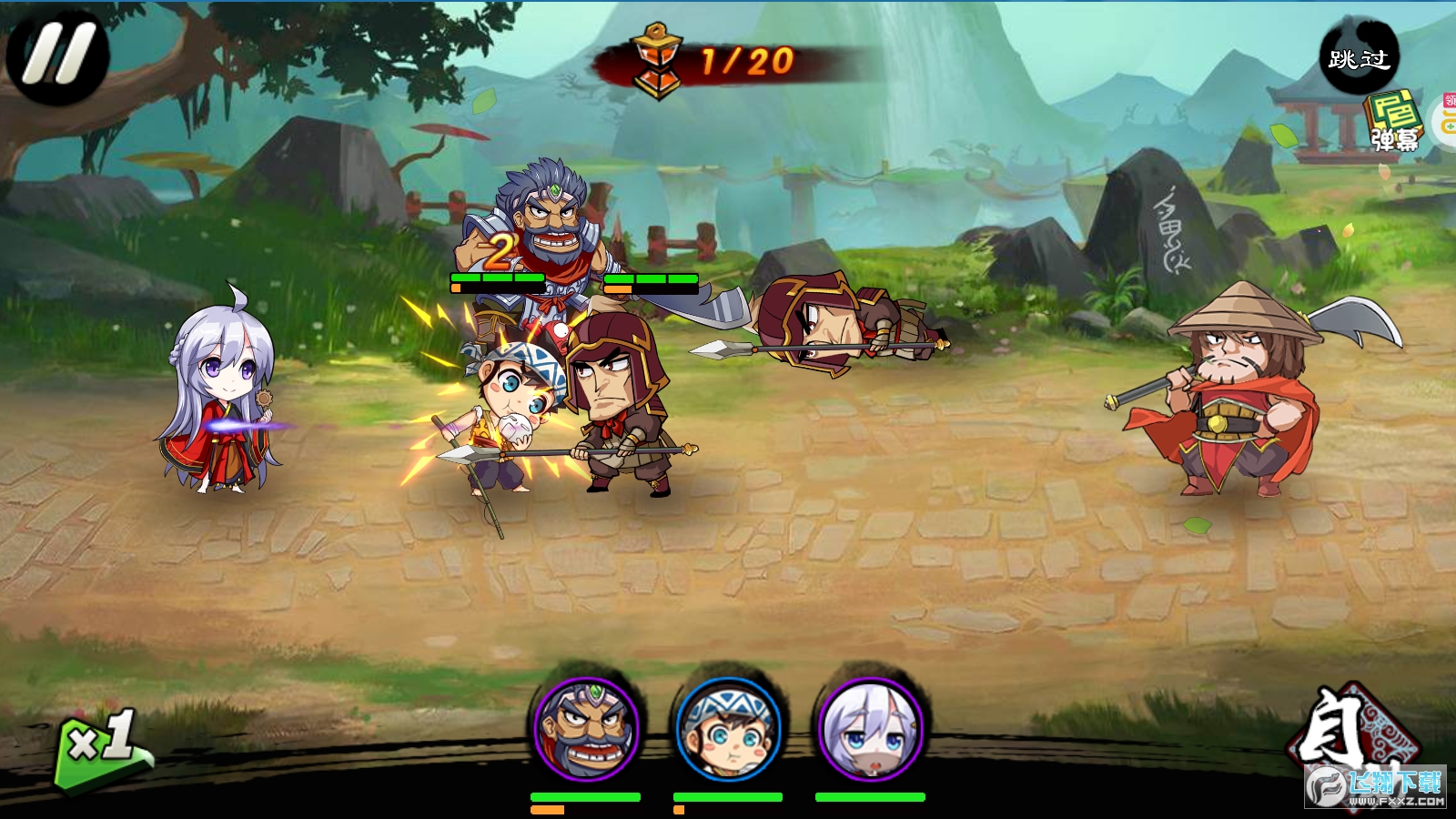This screenshot has height=819, width=1456.
Task: Activate the bearded warrior hero portrait
Action: point(587,728)
